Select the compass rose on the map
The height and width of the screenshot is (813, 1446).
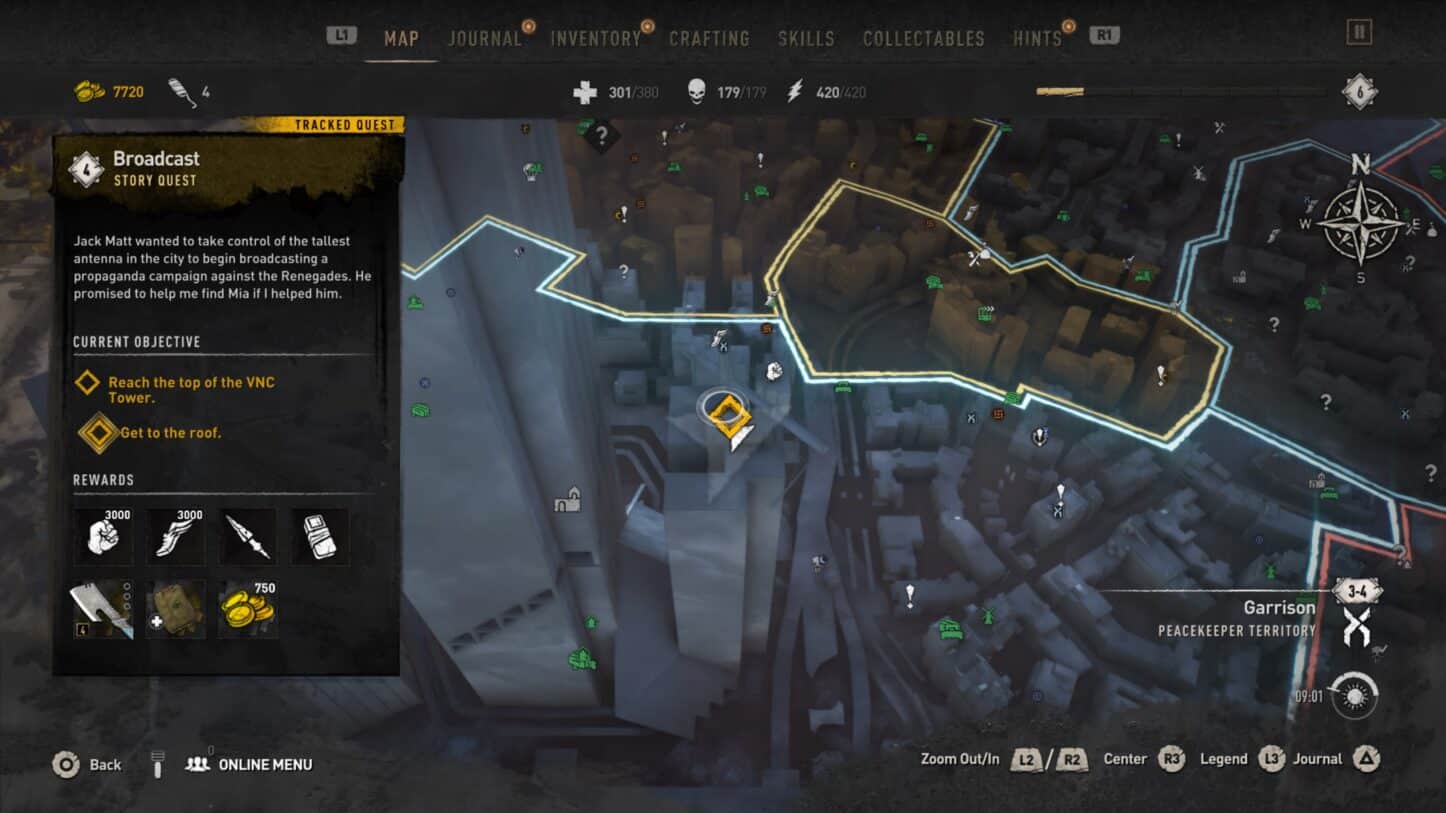1360,224
